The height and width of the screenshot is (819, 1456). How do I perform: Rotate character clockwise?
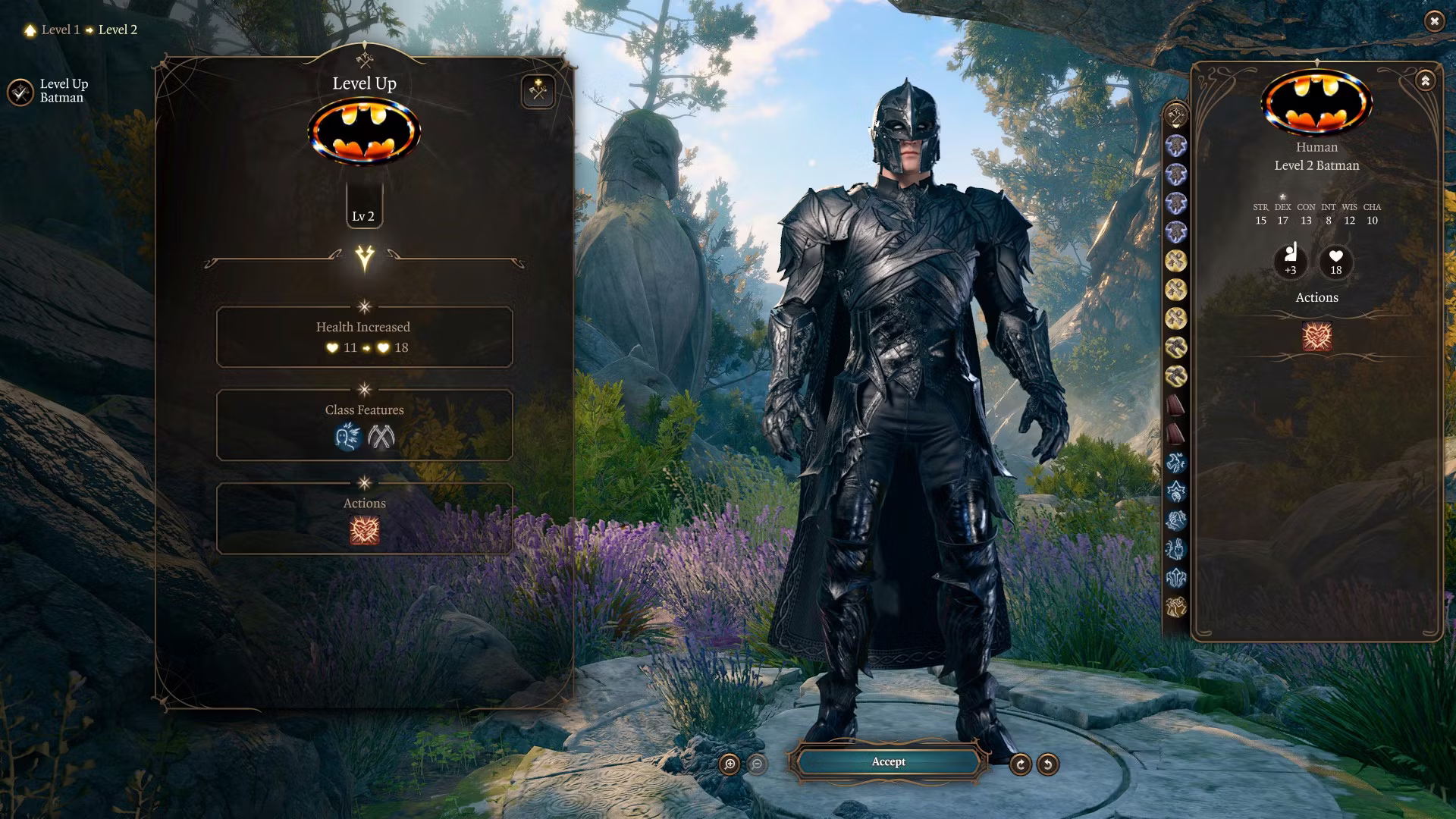tap(1020, 764)
